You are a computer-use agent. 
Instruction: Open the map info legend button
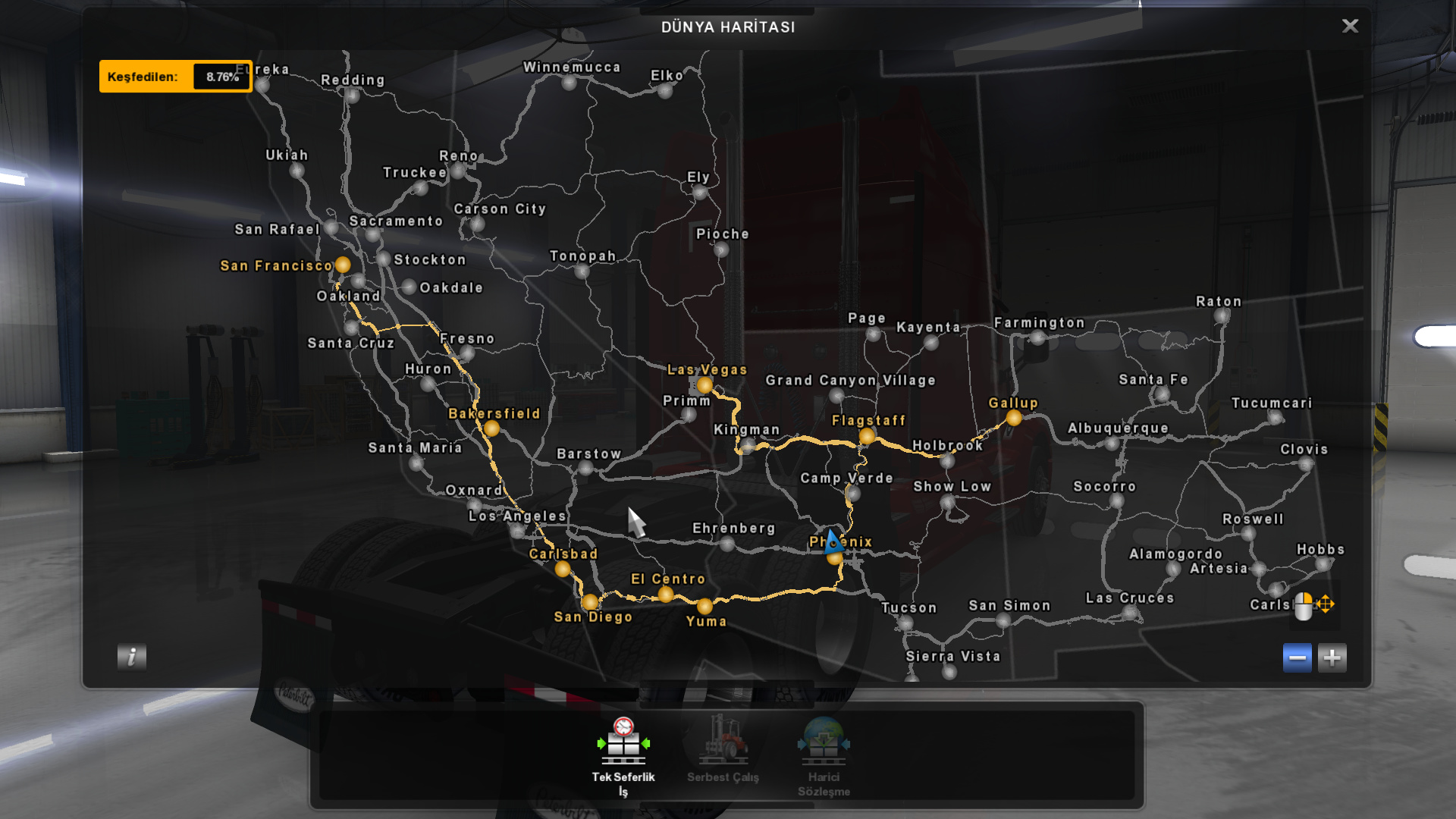click(x=132, y=657)
